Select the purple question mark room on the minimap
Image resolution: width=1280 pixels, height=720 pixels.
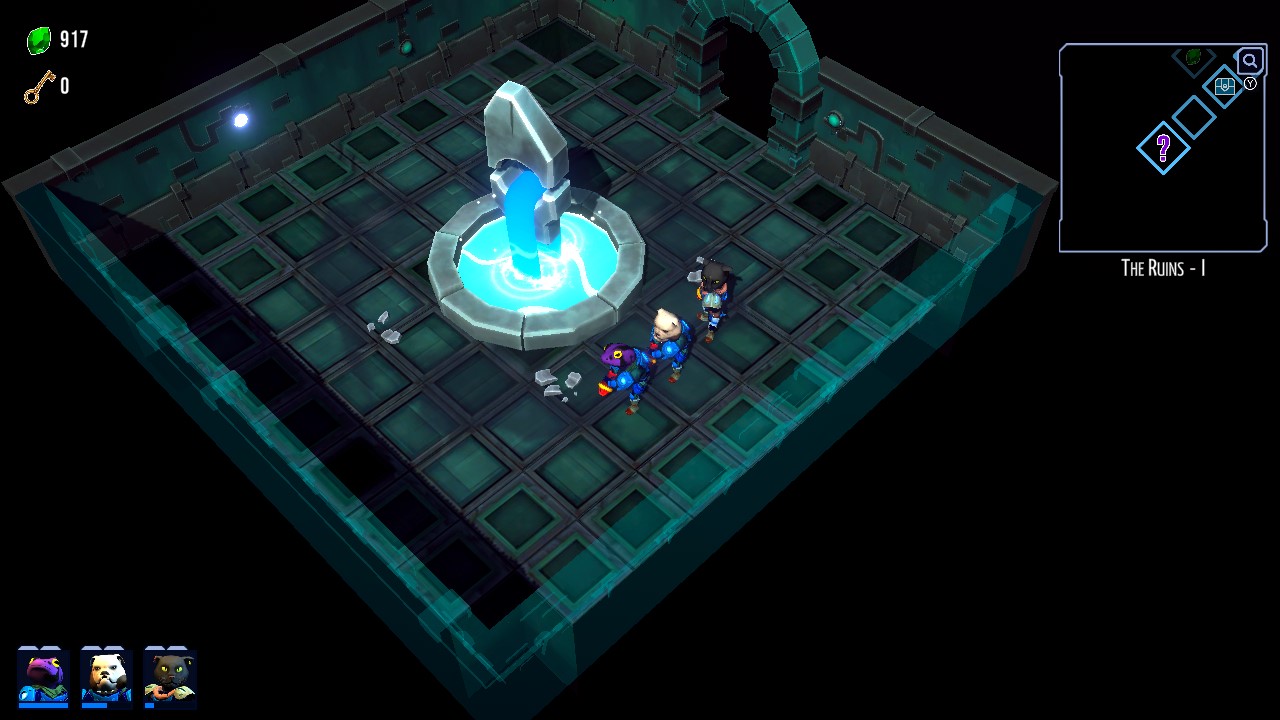click(x=1163, y=149)
